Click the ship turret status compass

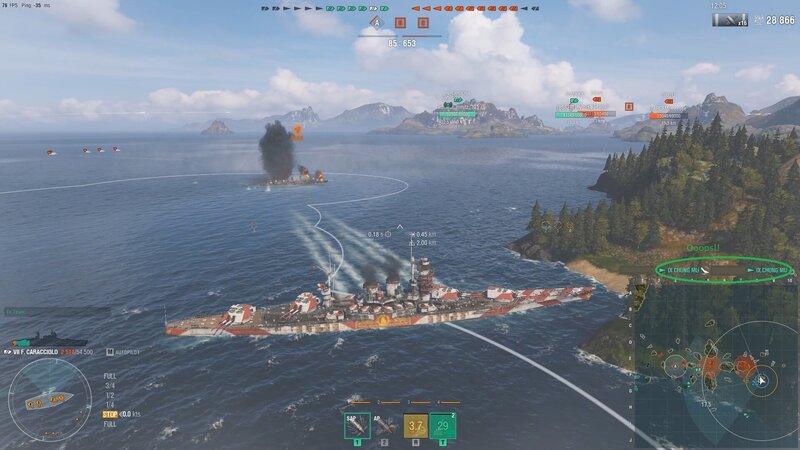(49, 400)
